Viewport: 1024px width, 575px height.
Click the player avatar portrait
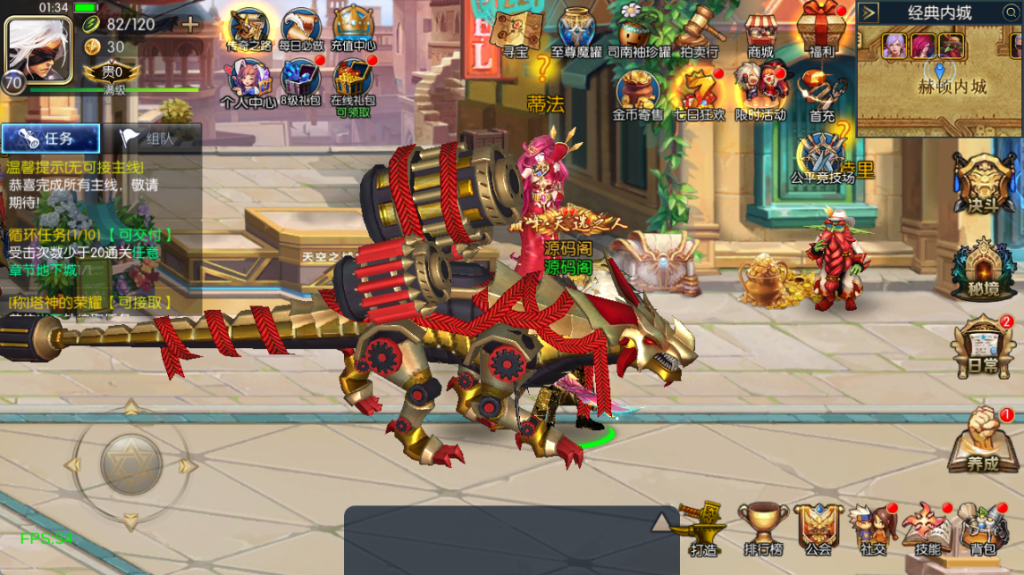[36, 48]
